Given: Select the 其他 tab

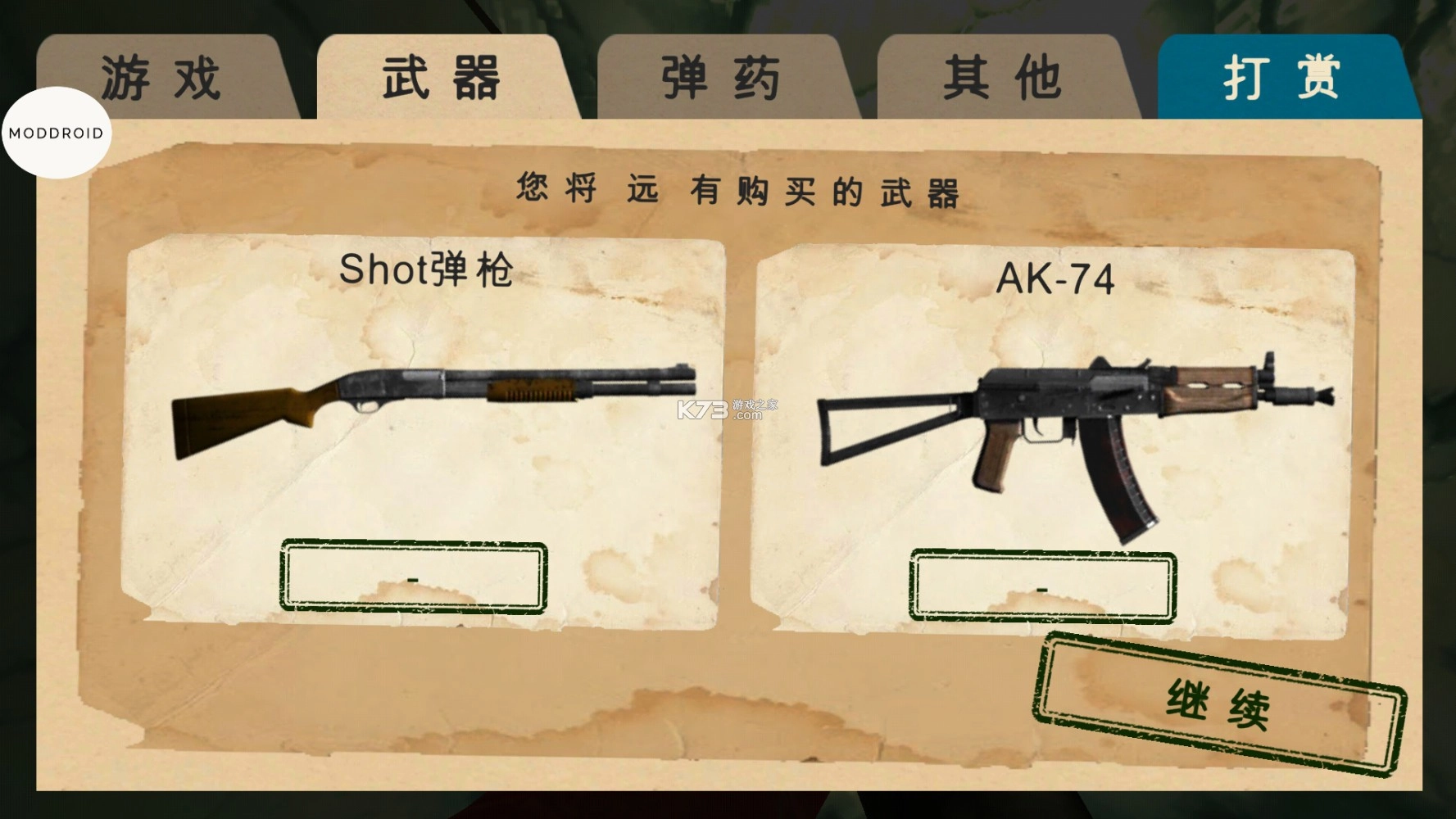Looking at the screenshot, I should point(1004,75).
